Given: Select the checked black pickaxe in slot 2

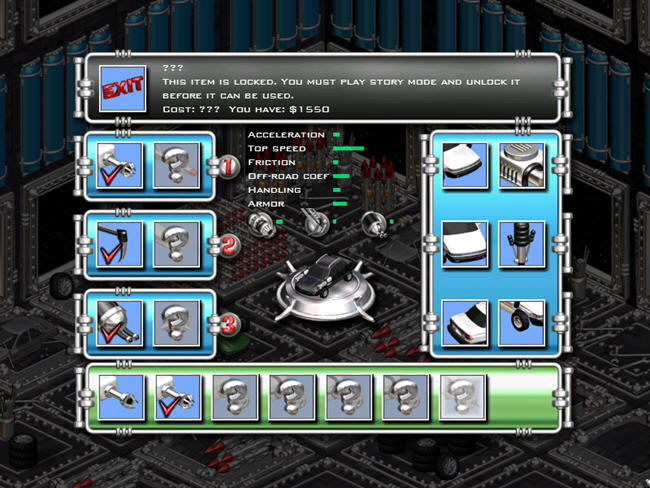Looking at the screenshot, I should [122, 244].
